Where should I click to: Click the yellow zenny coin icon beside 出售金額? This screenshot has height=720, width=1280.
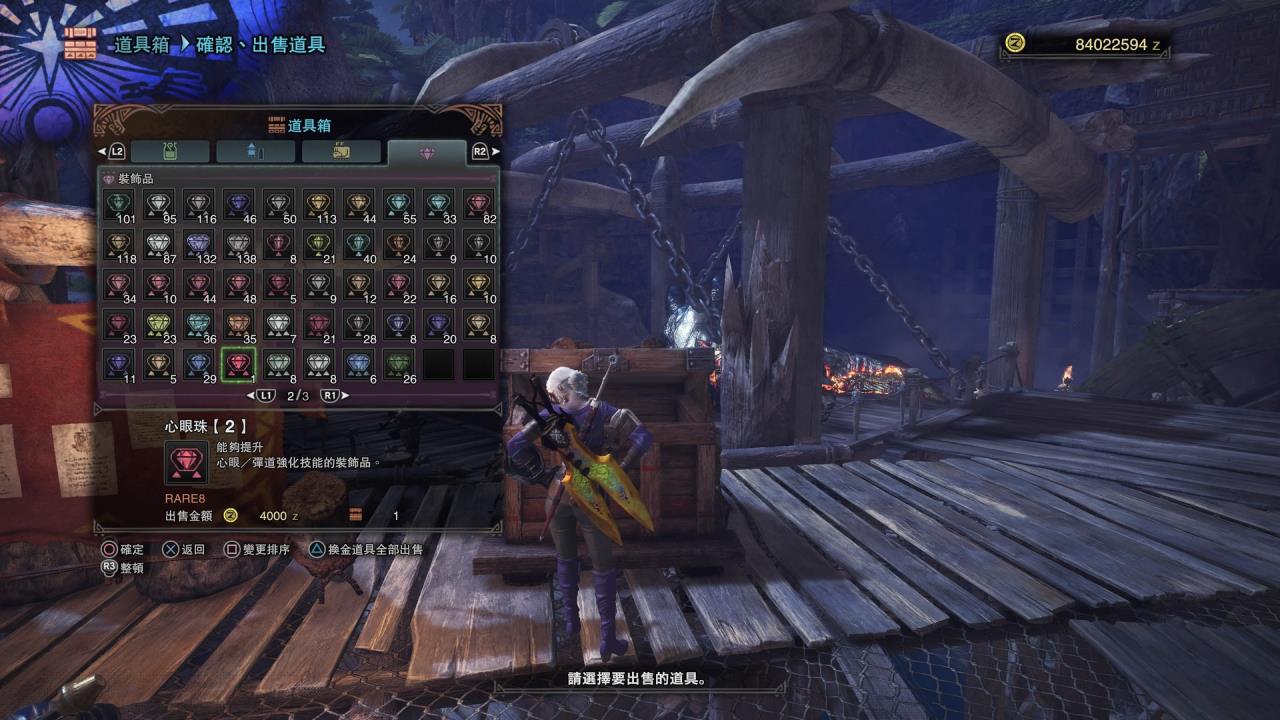coord(230,516)
